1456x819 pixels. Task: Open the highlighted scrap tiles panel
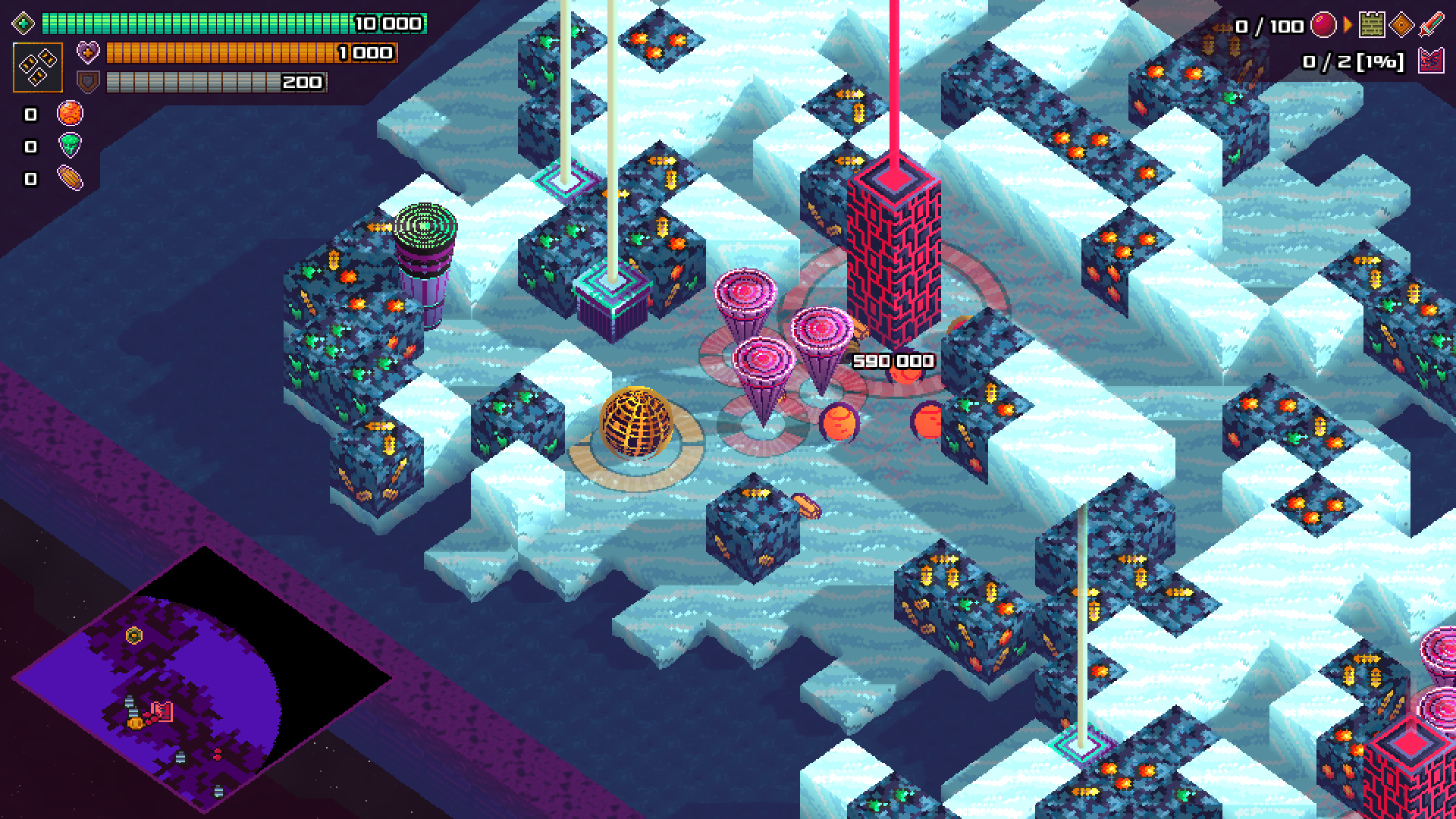pyautogui.click(x=38, y=67)
